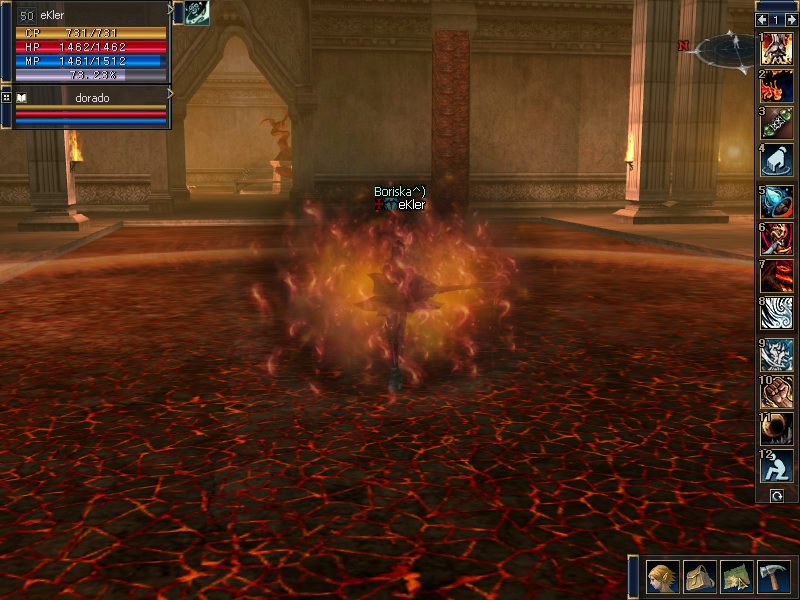Open the inventory bag icon
The width and height of the screenshot is (800, 600).
click(699, 577)
